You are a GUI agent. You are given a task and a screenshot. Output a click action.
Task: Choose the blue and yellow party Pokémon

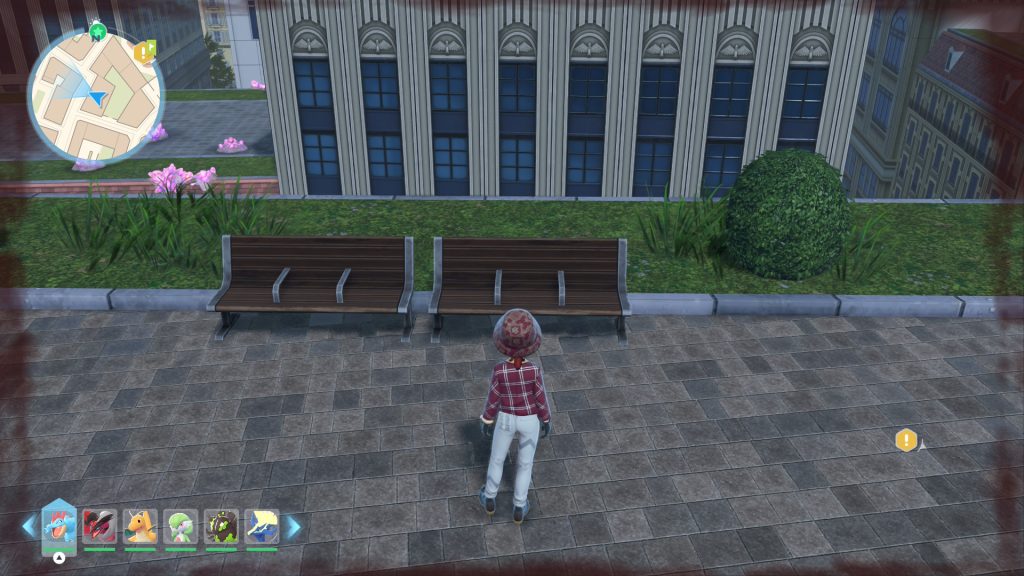pyautogui.click(x=262, y=526)
